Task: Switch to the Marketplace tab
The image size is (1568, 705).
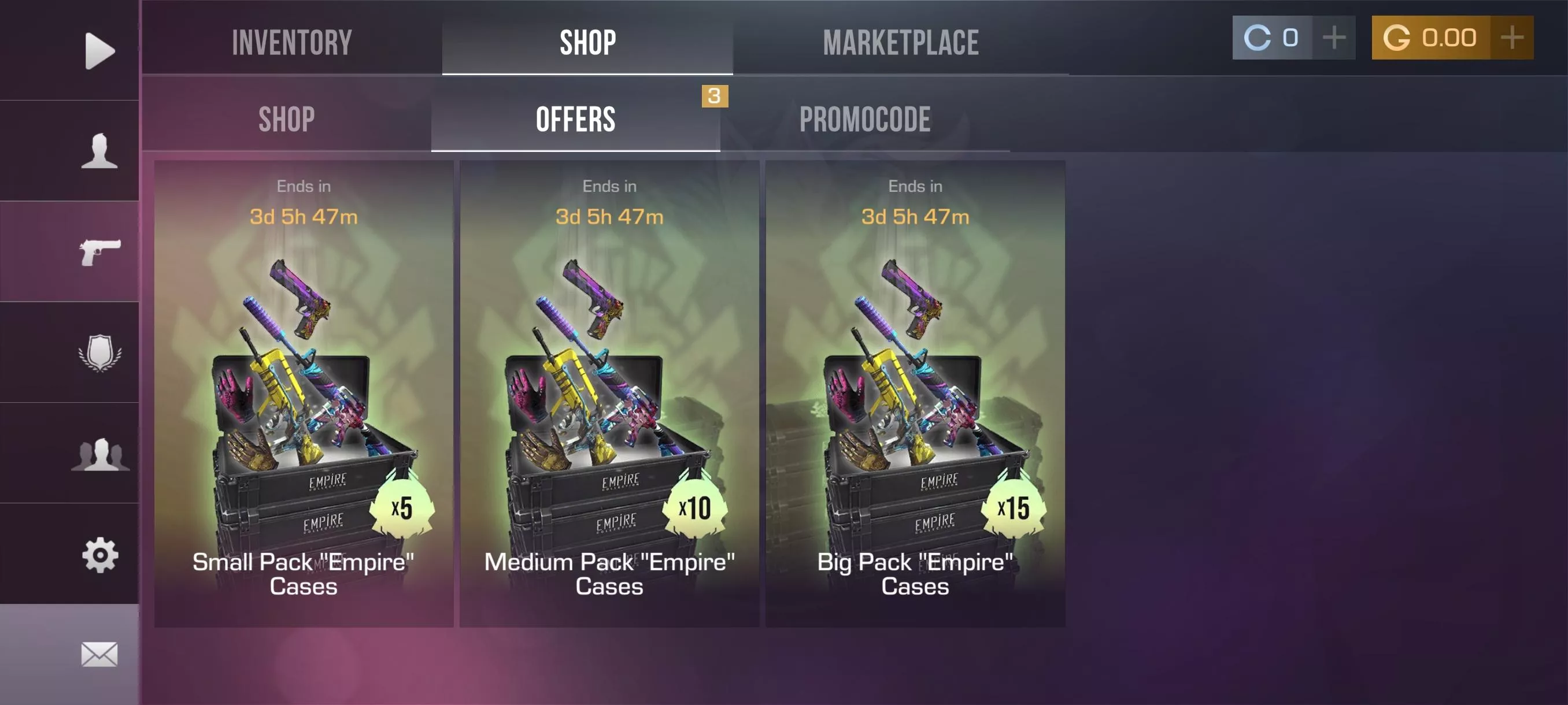Action: 900,42
